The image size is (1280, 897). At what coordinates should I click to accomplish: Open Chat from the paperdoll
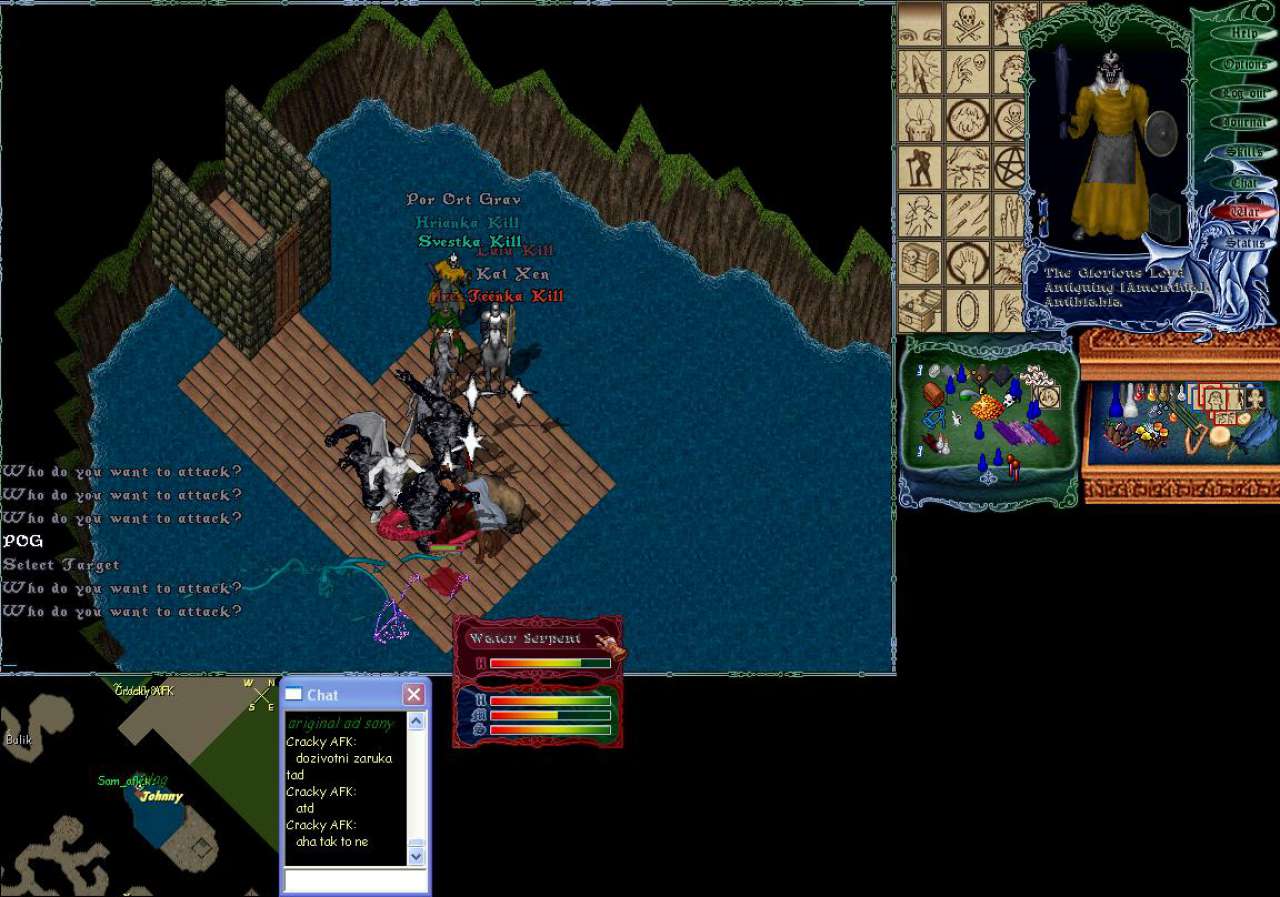[x=1244, y=183]
